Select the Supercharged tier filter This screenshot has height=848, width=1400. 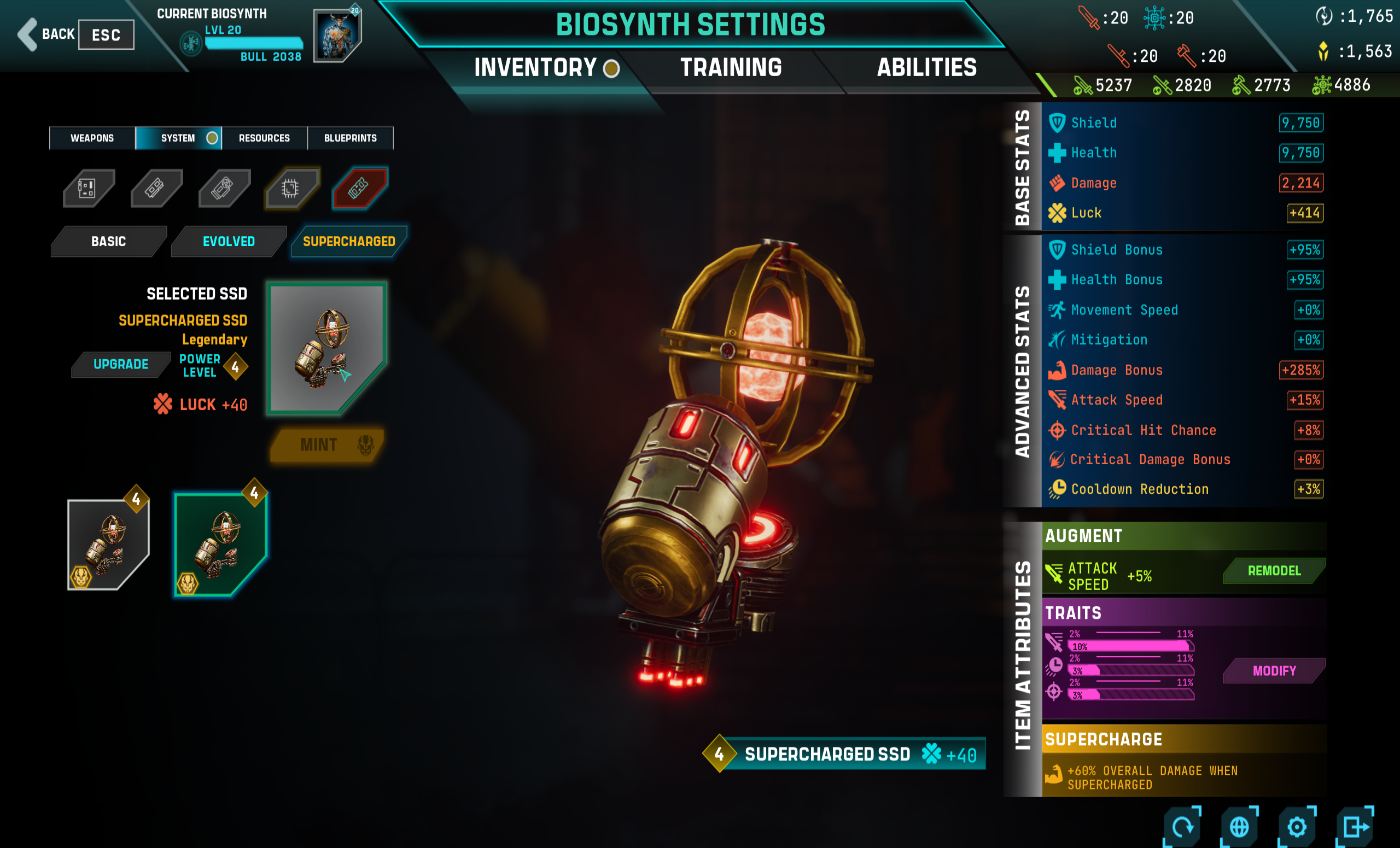(349, 242)
